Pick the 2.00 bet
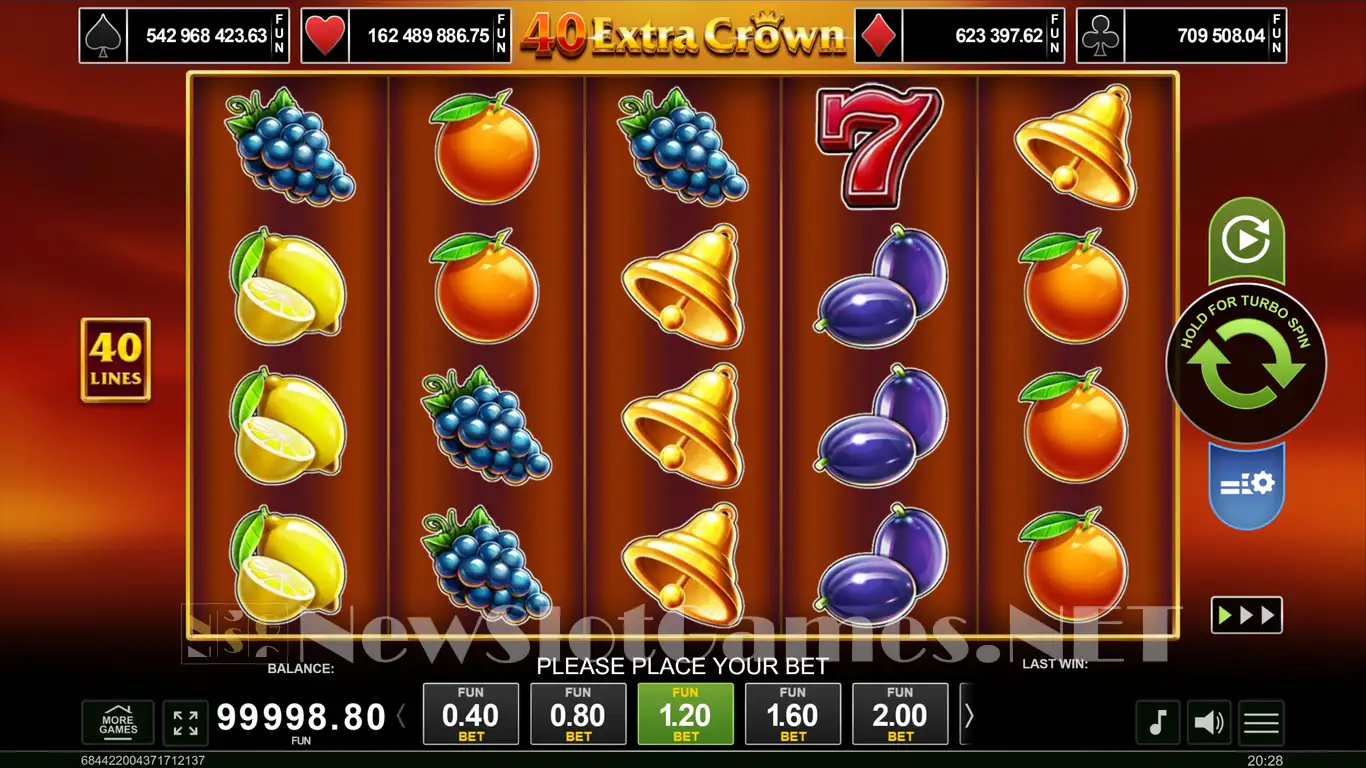1366x768 pixels. pos(900,714)
